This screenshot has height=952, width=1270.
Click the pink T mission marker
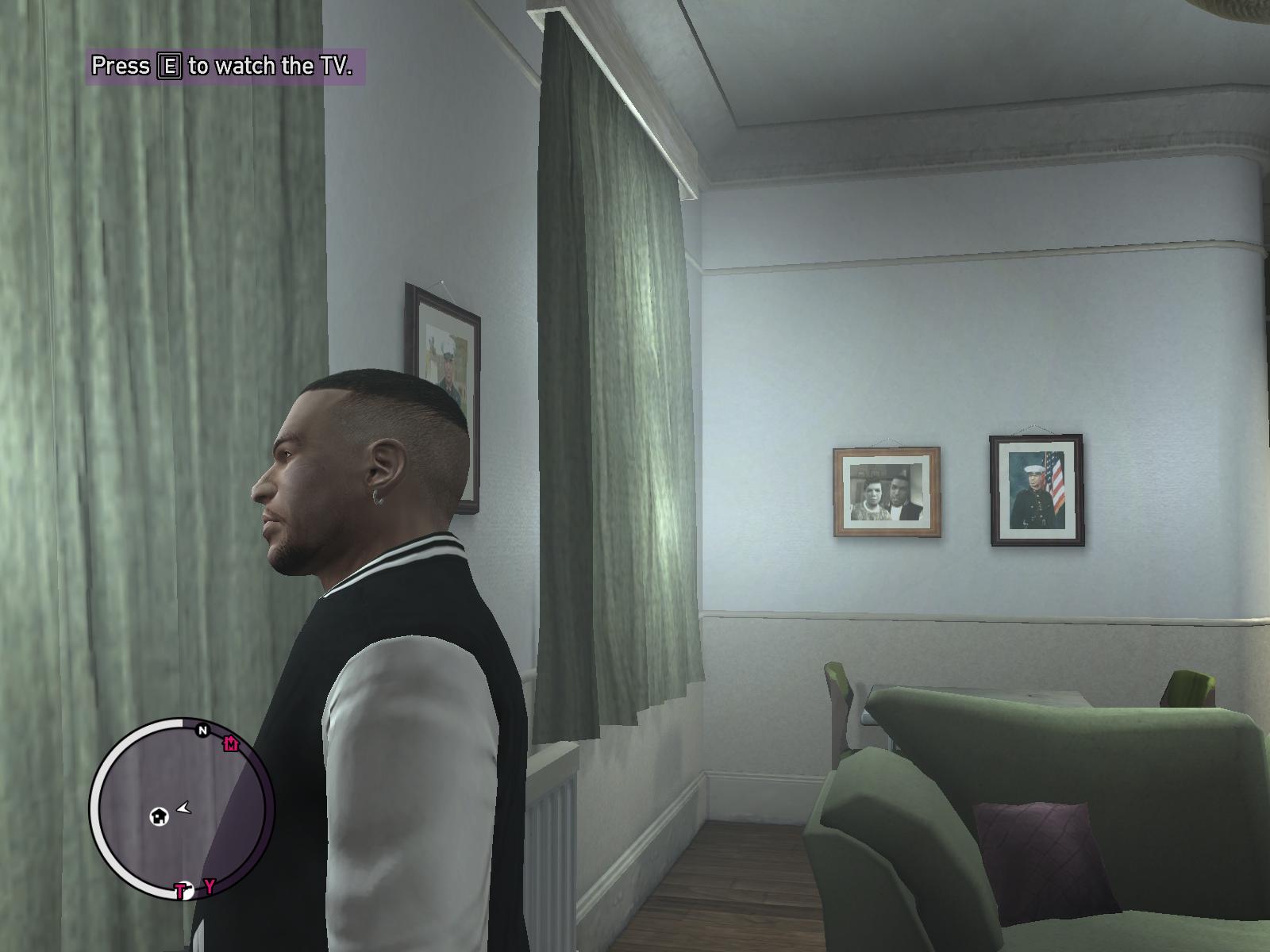[x=182, y=891]
